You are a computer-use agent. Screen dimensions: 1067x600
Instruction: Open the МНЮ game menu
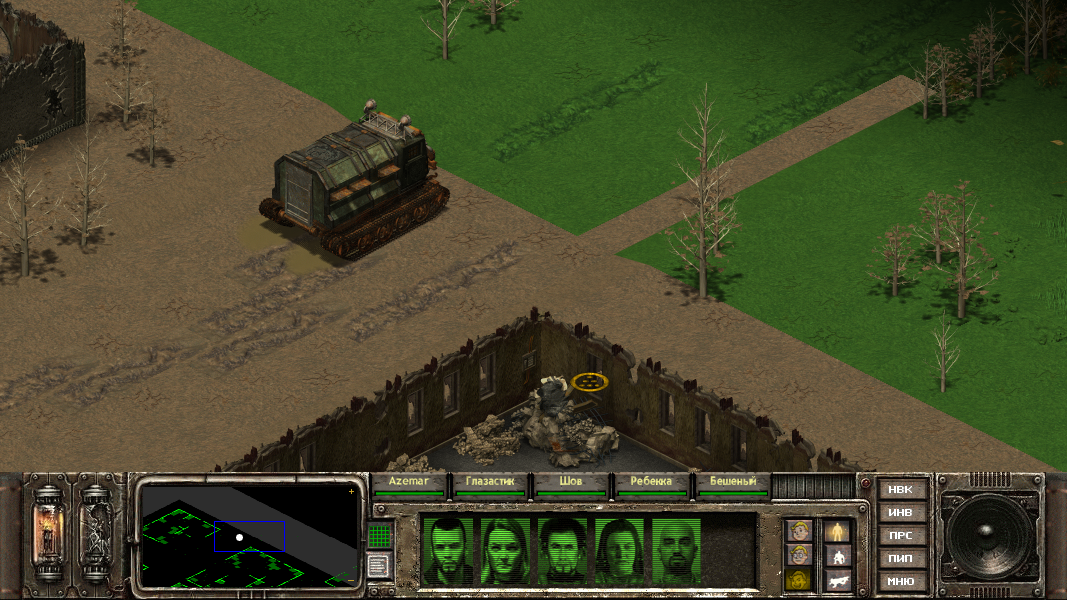[900, 581]
